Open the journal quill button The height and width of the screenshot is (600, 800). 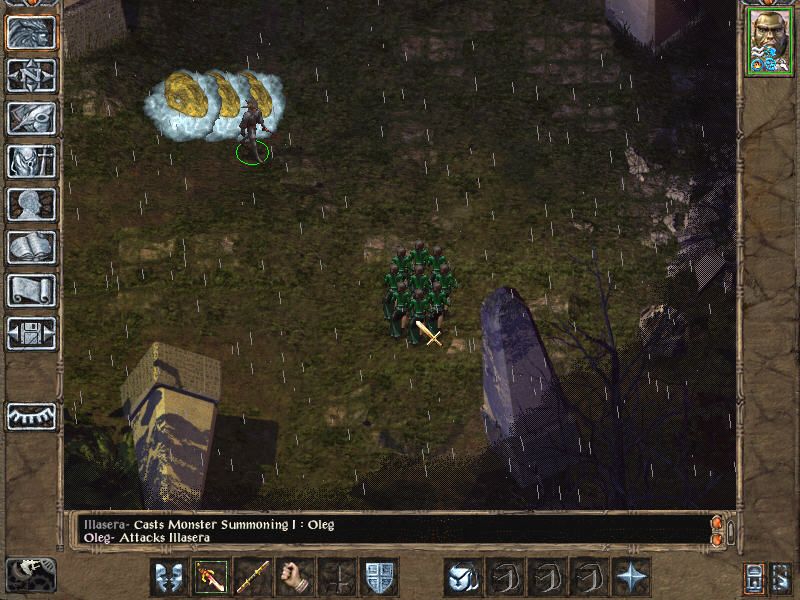[x=32, y=118]
